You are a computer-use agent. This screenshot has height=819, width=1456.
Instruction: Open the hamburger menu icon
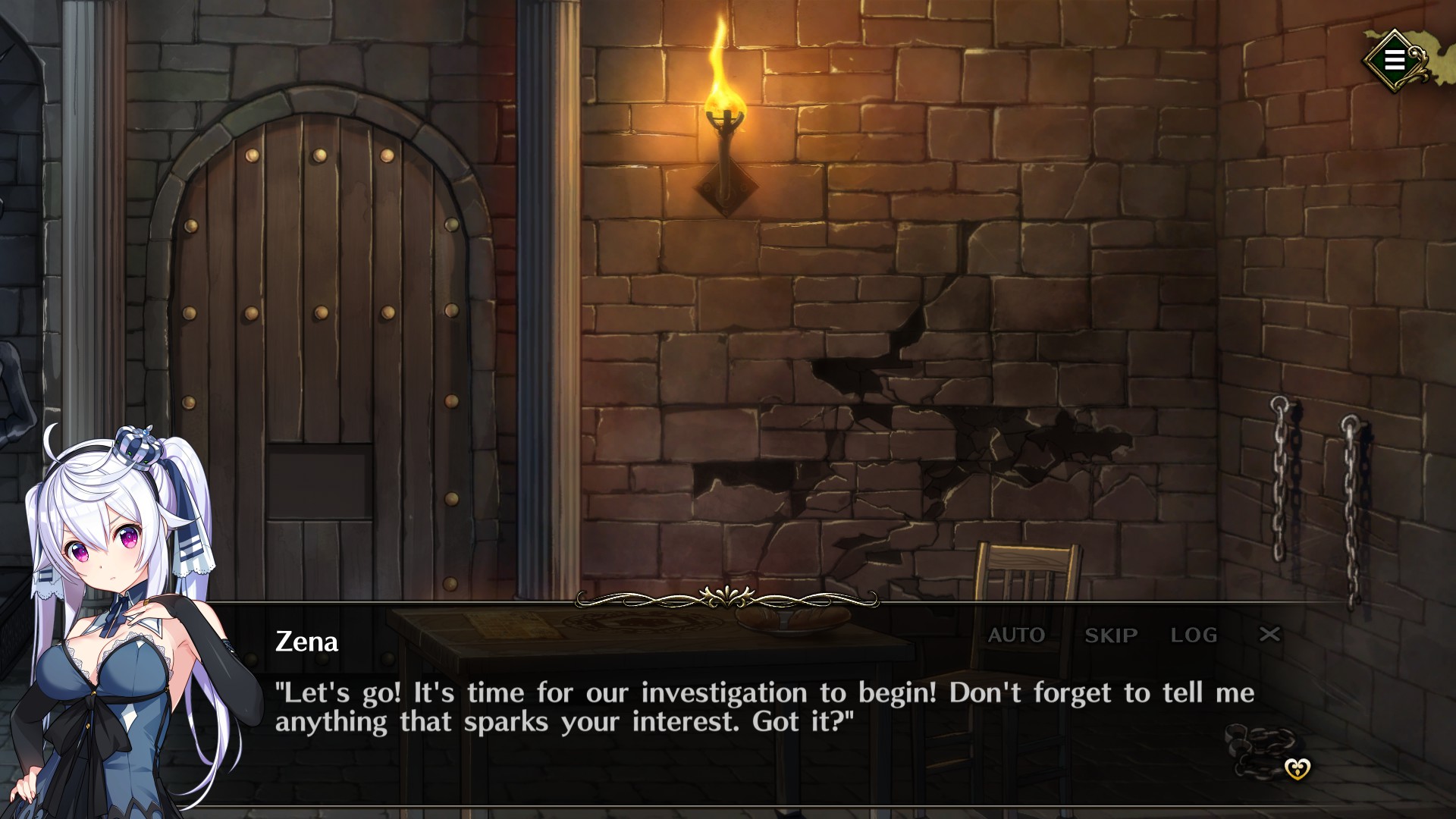click(1394, 60)
